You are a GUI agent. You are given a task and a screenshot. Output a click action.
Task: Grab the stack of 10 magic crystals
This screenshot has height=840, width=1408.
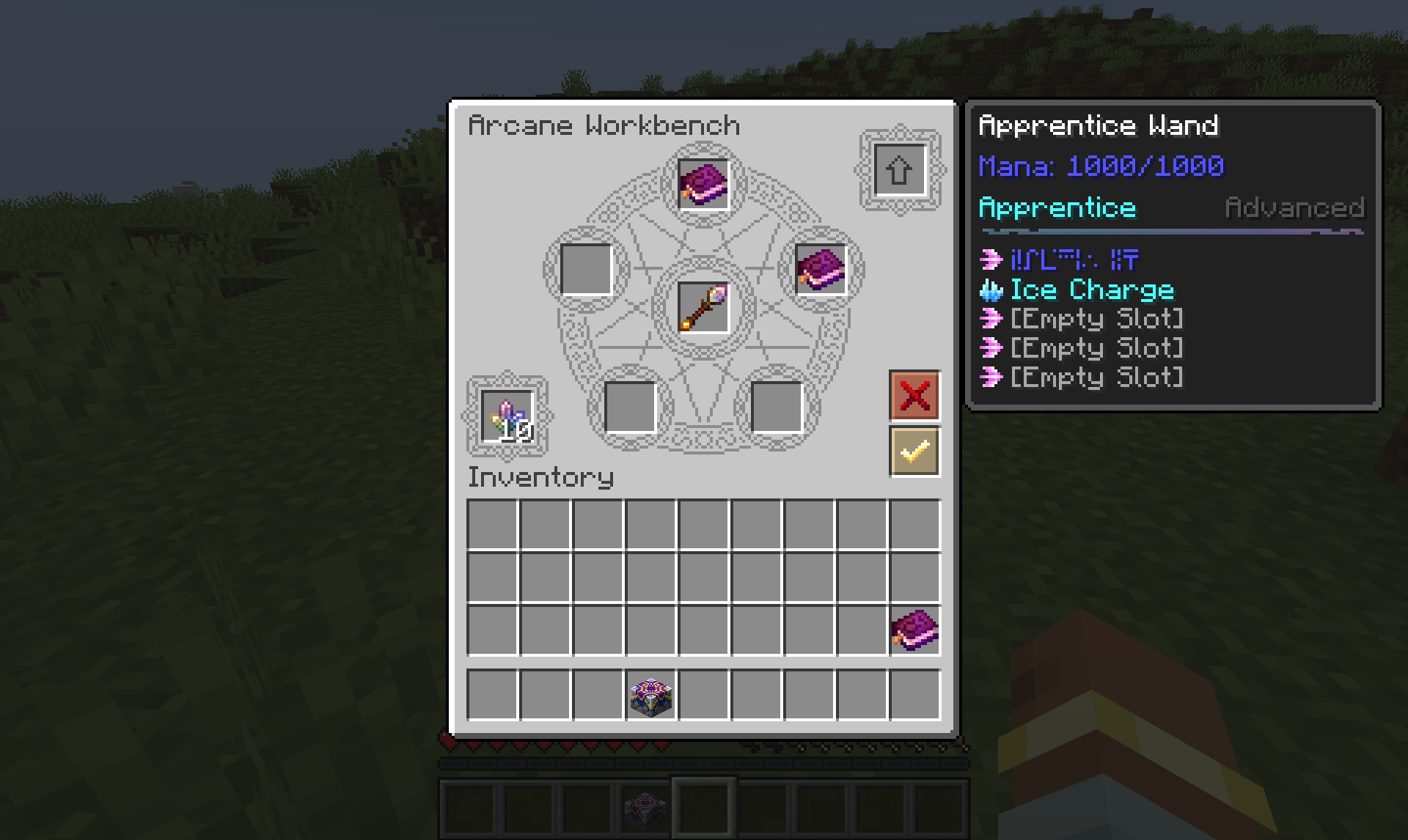point(508,415)
